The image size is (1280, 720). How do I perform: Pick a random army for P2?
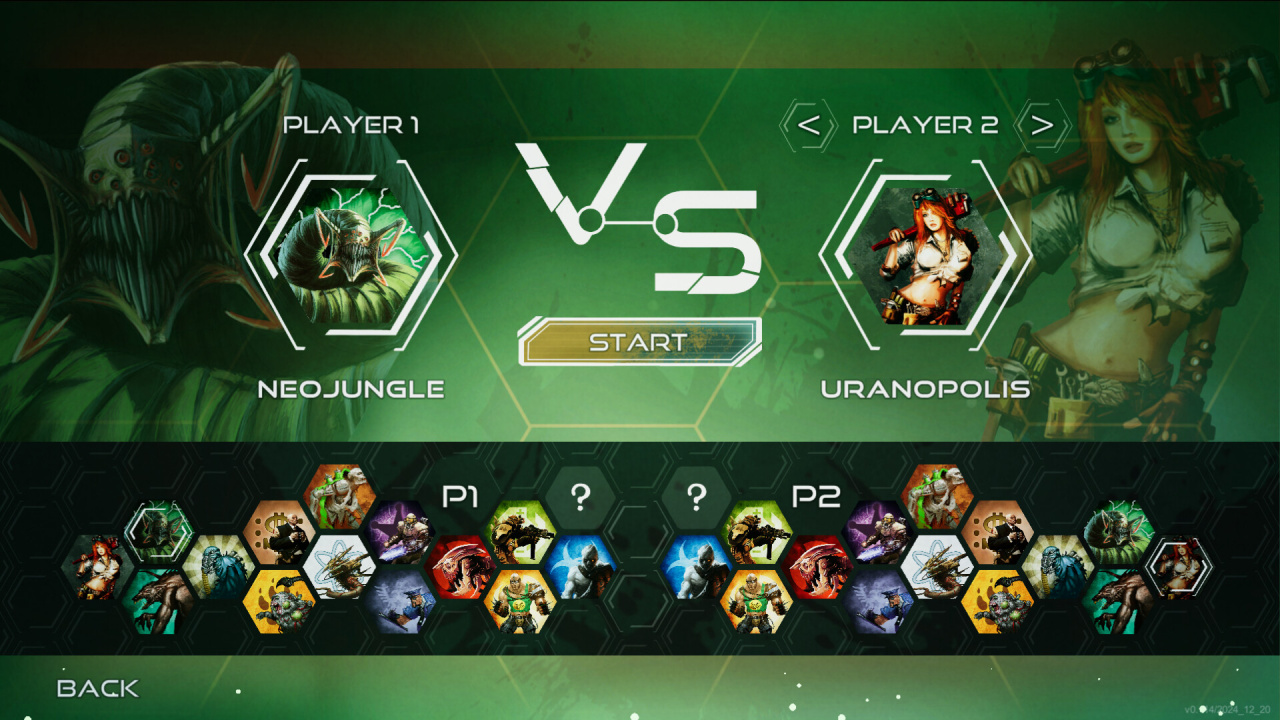[x=697, y=496]
